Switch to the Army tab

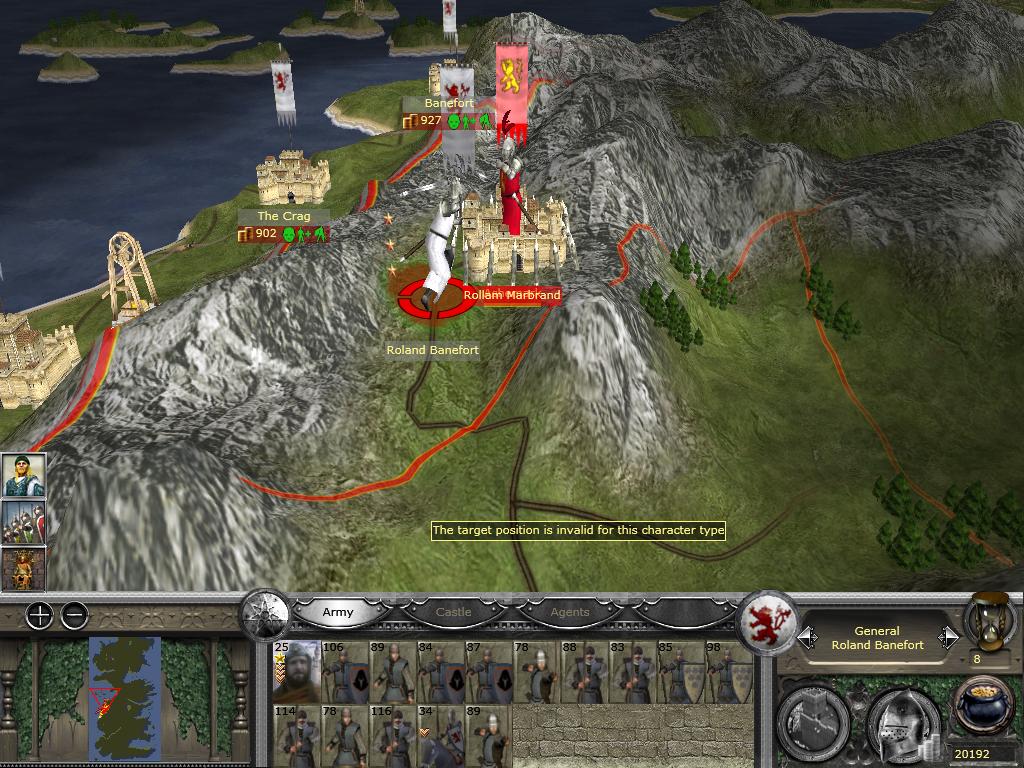[338, 612]
